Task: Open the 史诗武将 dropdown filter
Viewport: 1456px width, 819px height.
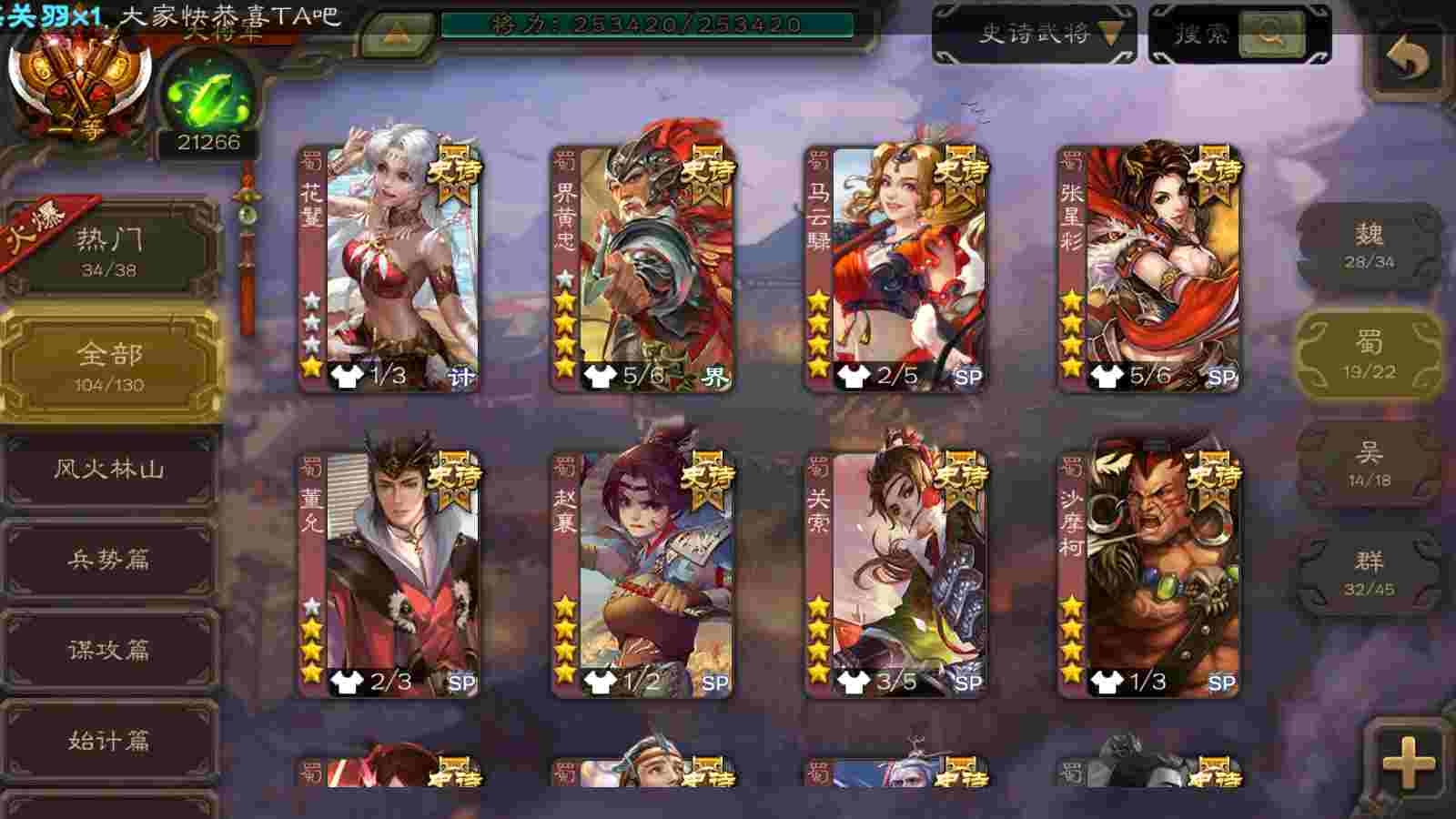Action: (1035, 35)
